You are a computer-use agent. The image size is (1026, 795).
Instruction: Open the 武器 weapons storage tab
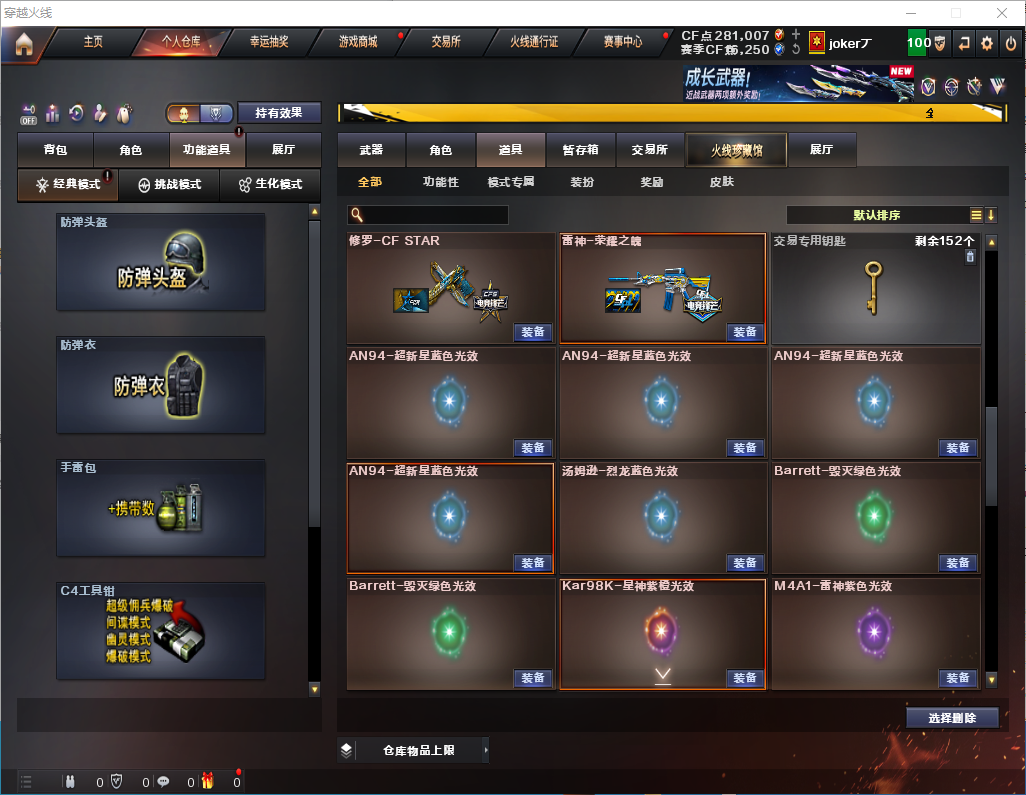pyautogui.click(x=371, y=150)
